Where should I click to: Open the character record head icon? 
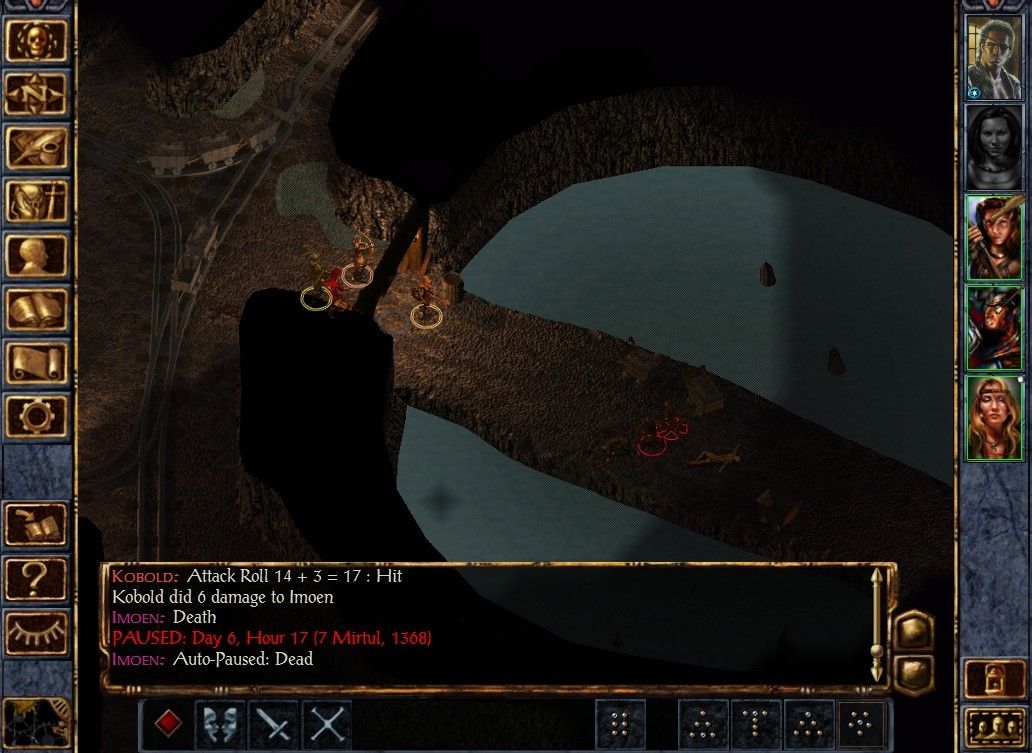point(38,255)
